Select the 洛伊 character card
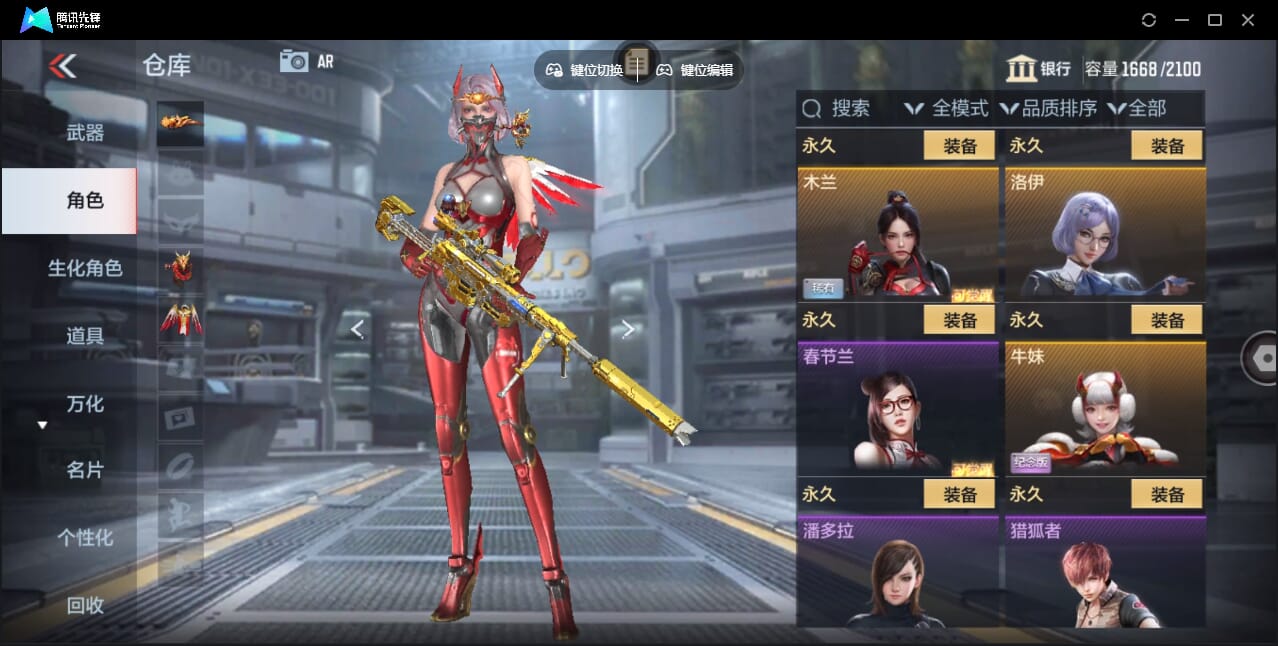Image resolution: width=1278 pixels, height=646 pixels. pos(1105,235)
